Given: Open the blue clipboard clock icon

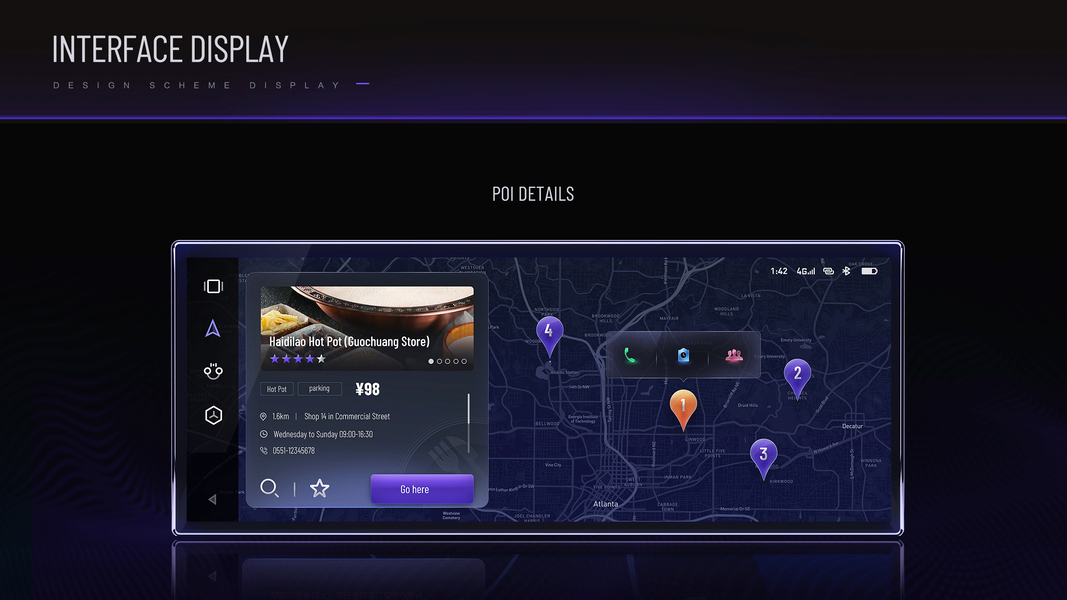Looking at the screenshot, I should click(683, 355).
